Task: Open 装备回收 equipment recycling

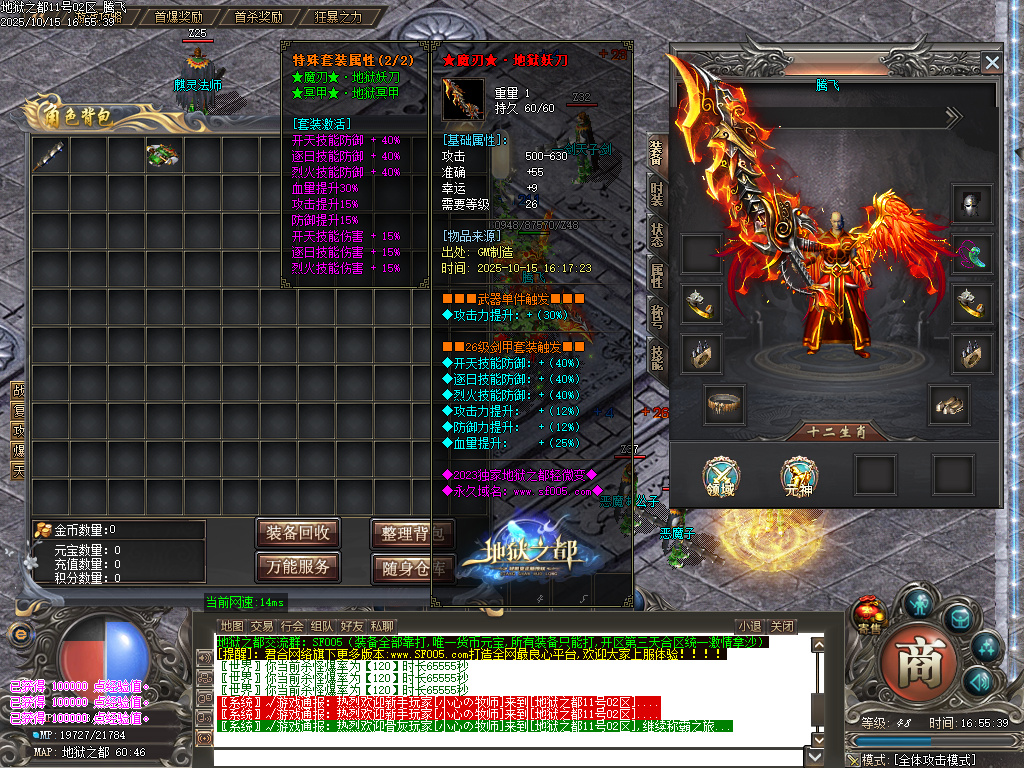Action: coord(297,533)
